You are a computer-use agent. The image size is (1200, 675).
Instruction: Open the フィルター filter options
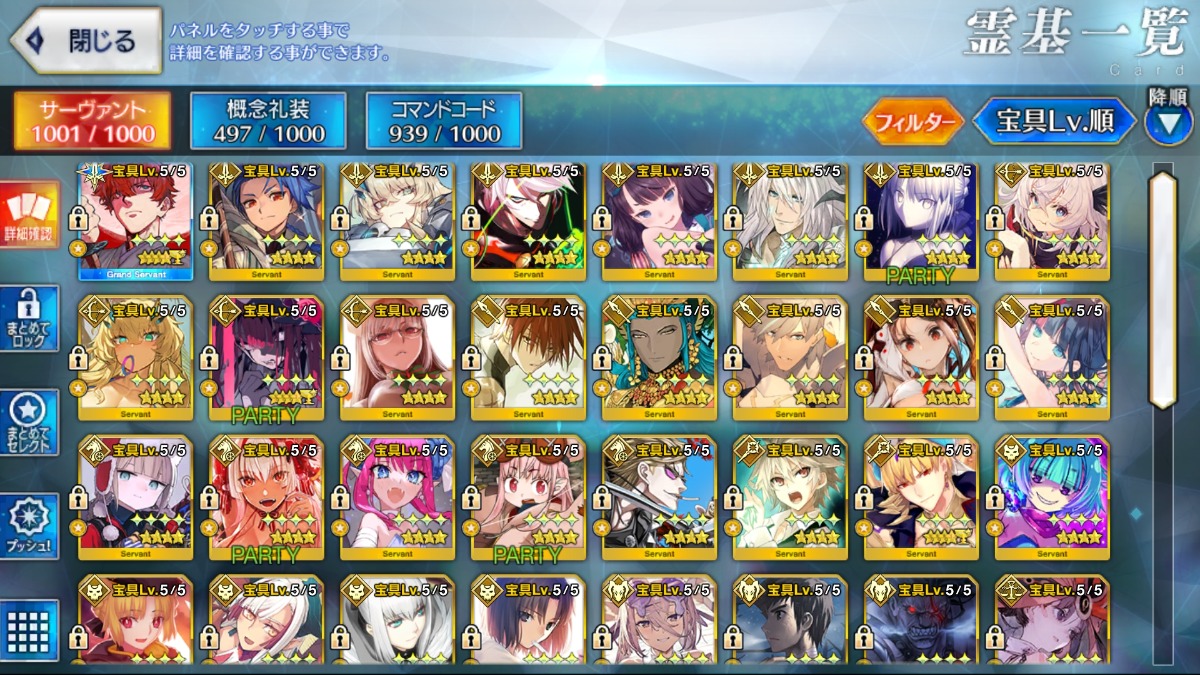click(913, 122)
